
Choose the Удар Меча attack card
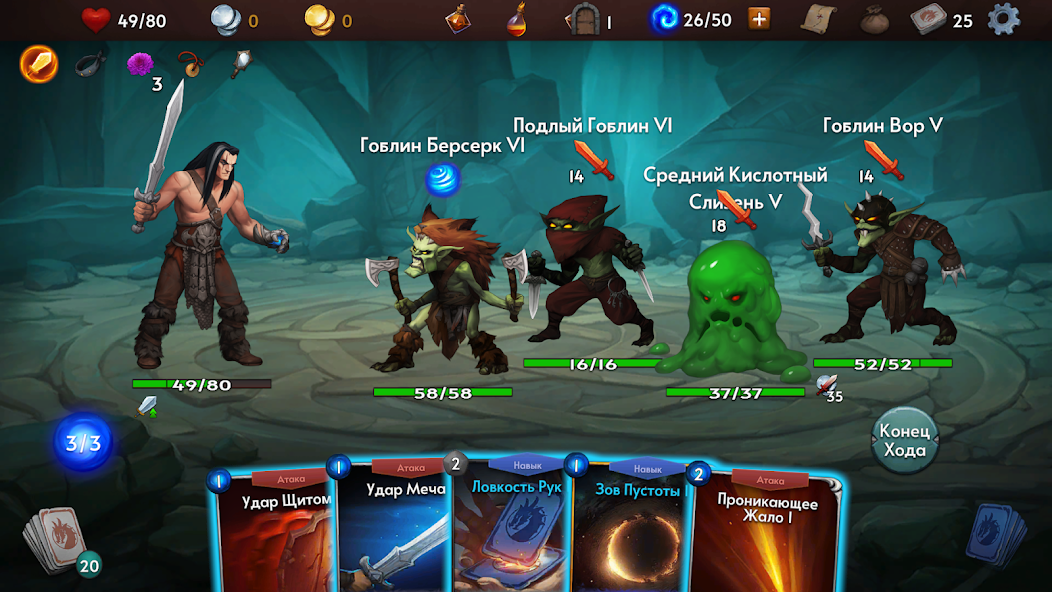point(392,530)
